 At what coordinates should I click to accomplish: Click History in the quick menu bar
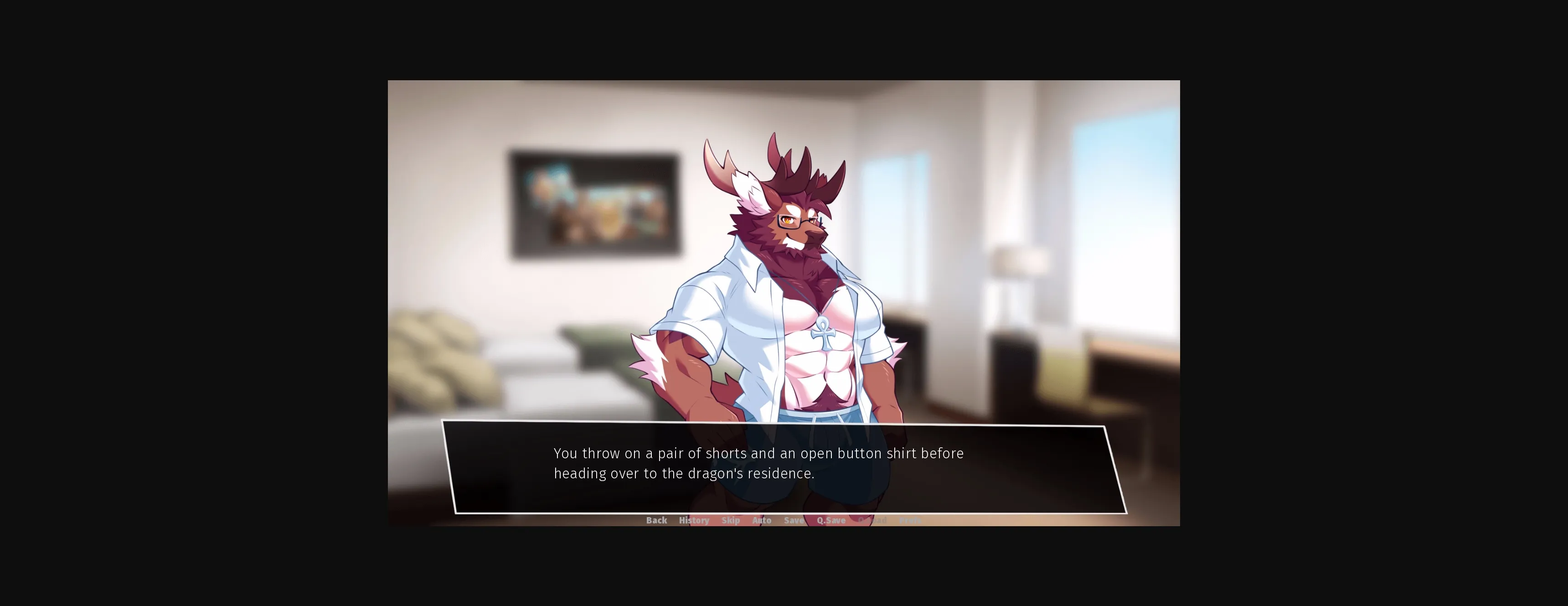coord(694,520)
